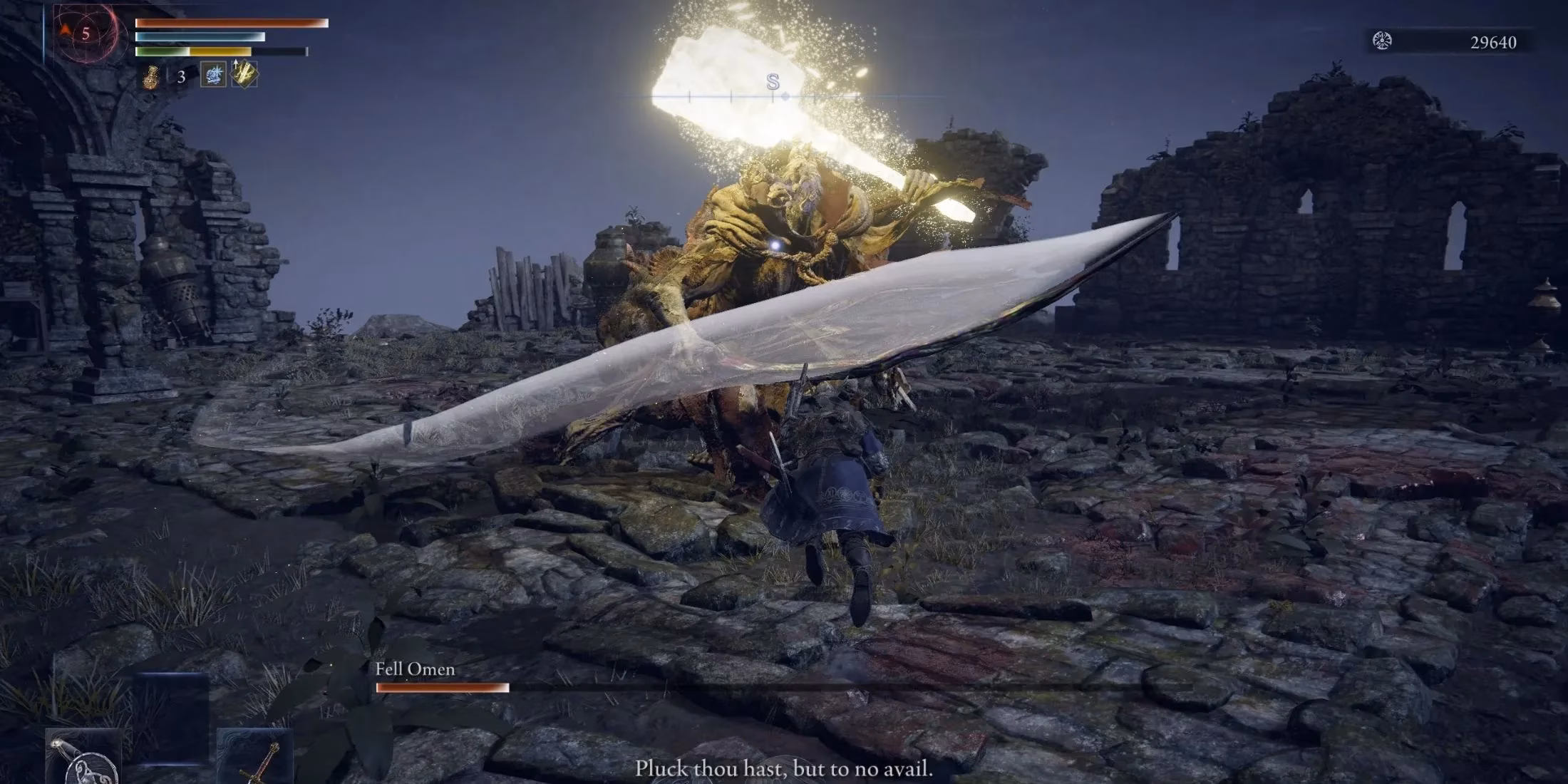Open the level 5 character emblem
This screenshot has height=784, width=1568.
(85, 33)
